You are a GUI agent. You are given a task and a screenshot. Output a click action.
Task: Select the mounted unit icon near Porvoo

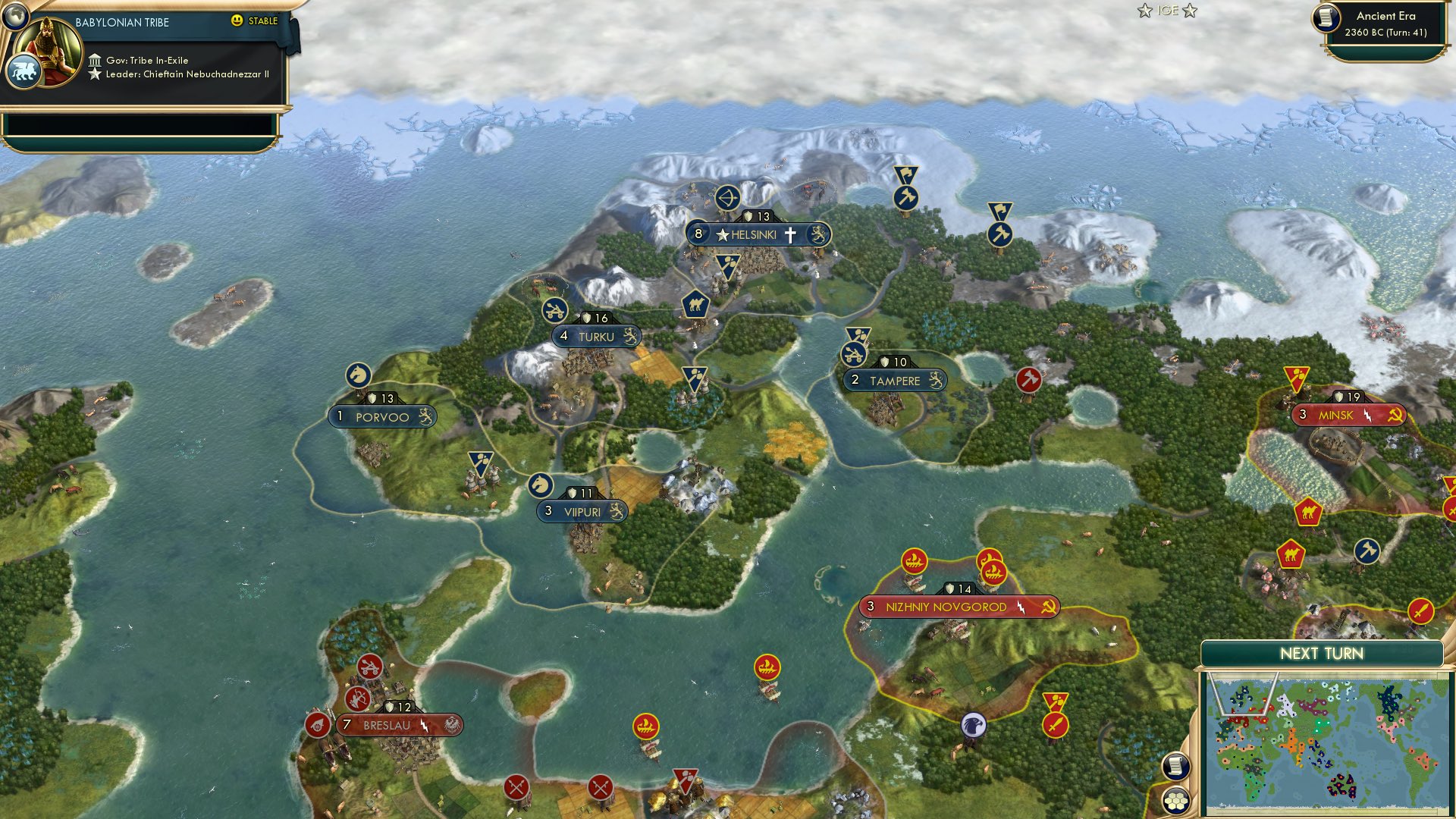(359, 375)
